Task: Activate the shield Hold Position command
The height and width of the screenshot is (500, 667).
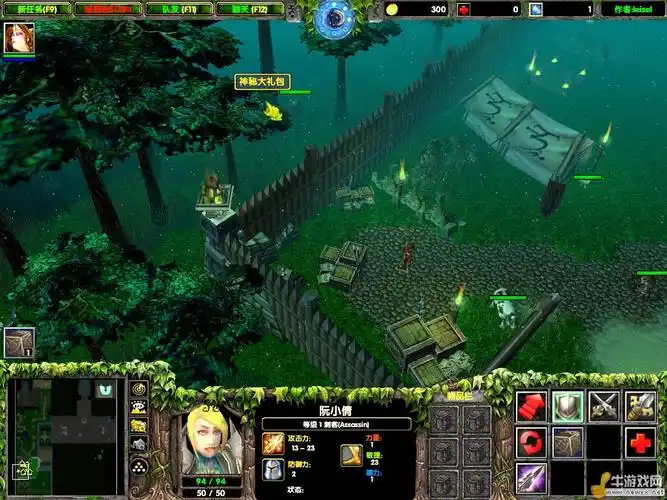Action: pyautogui.click(x=567, y=406)
